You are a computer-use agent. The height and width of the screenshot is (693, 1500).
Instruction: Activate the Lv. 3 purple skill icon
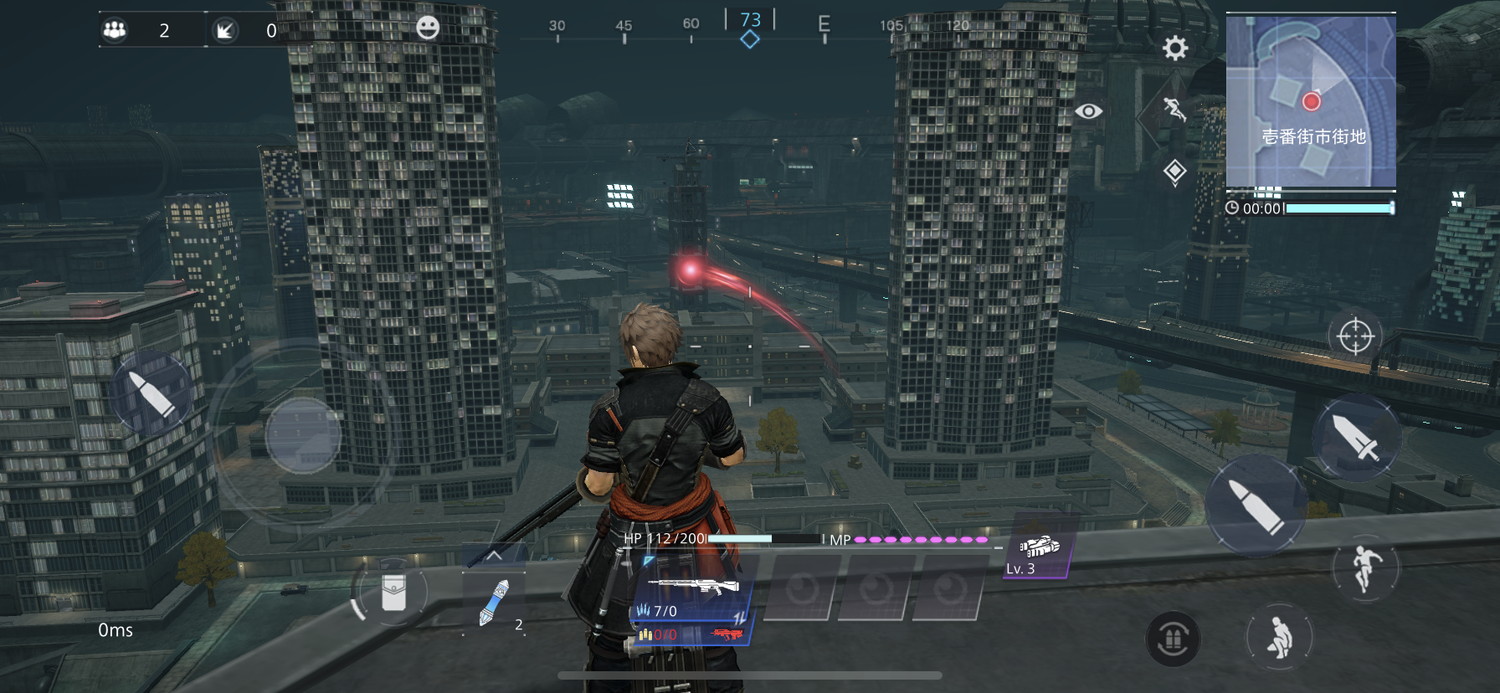click(x=1040, y=548)
